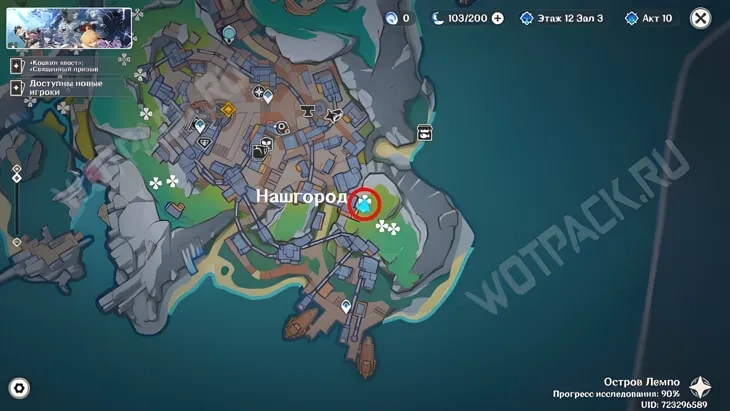The width and height of the screenshot is (730, 411).
Task: Add Original Resin with the plus button
Action: 498,18
